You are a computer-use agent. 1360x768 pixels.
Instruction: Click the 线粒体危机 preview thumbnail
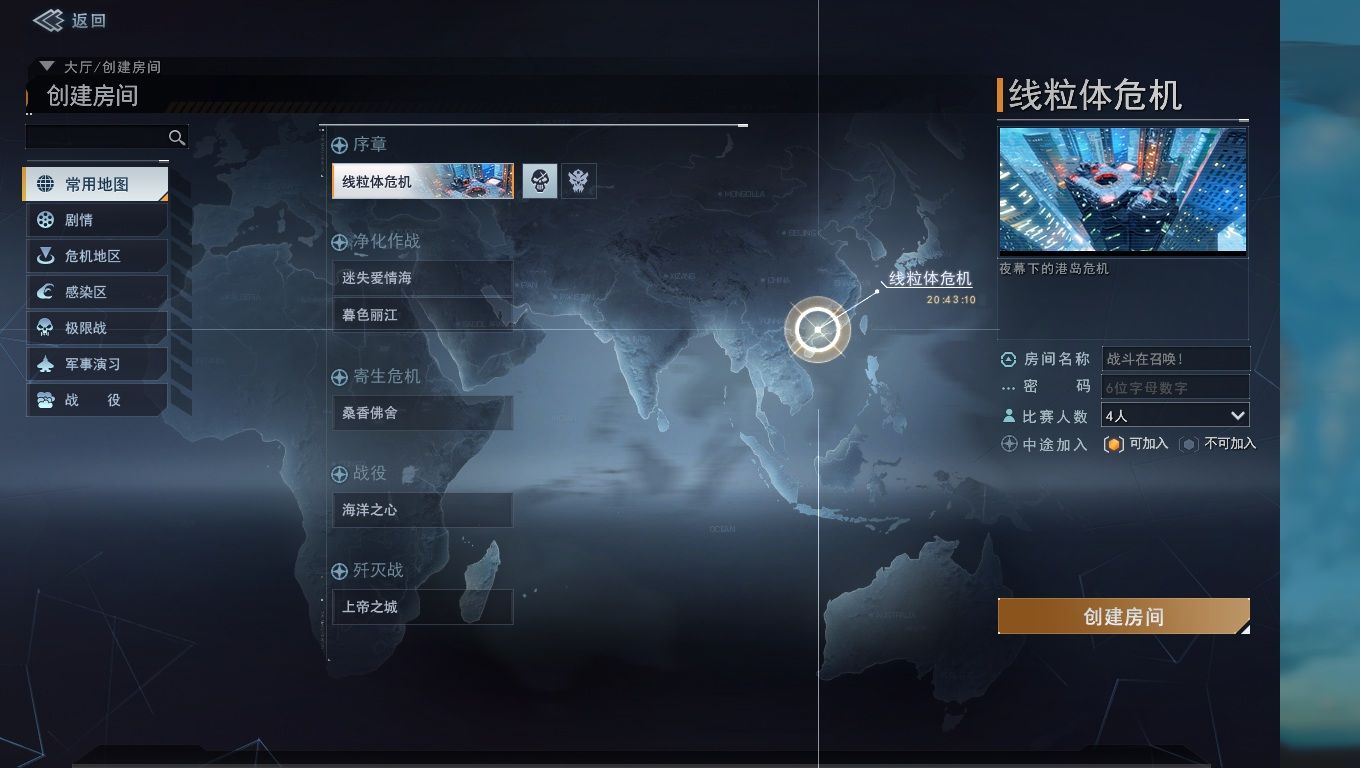[x=1122, y=190]
